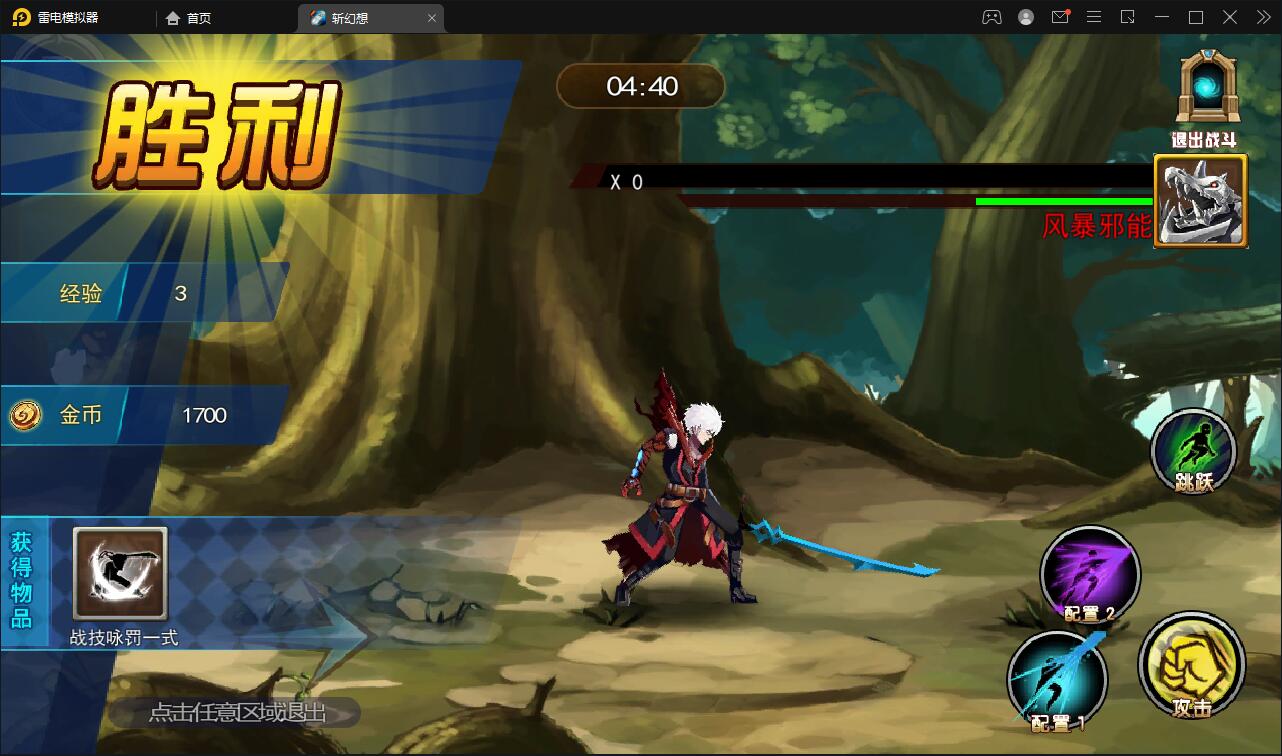Tap the 攻击 attack fist button
Image resolution: width=1282 pixels, height=756 pixels.
[x=1191, y=663]
